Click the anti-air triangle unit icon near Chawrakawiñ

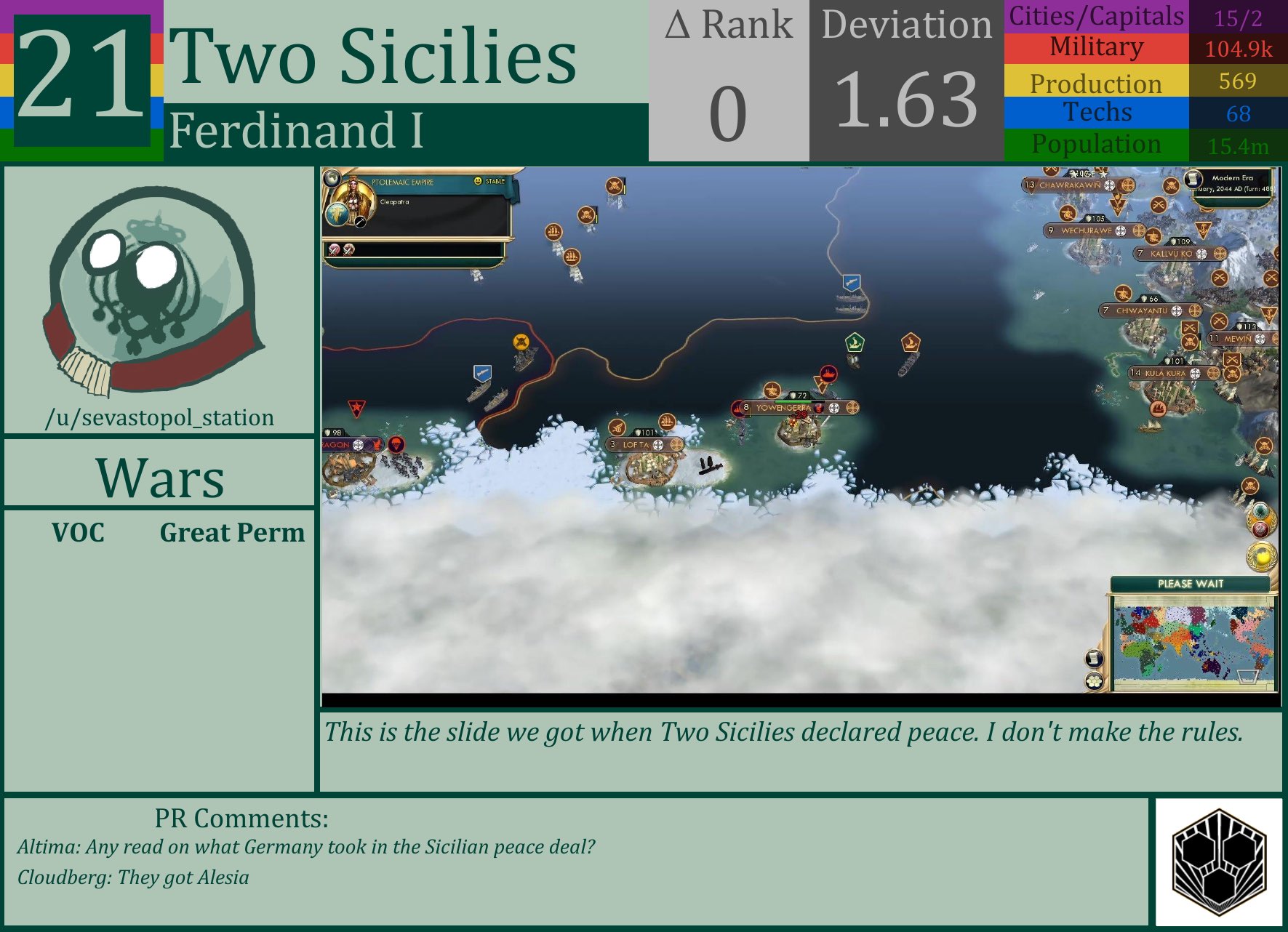click(1116, 204)
